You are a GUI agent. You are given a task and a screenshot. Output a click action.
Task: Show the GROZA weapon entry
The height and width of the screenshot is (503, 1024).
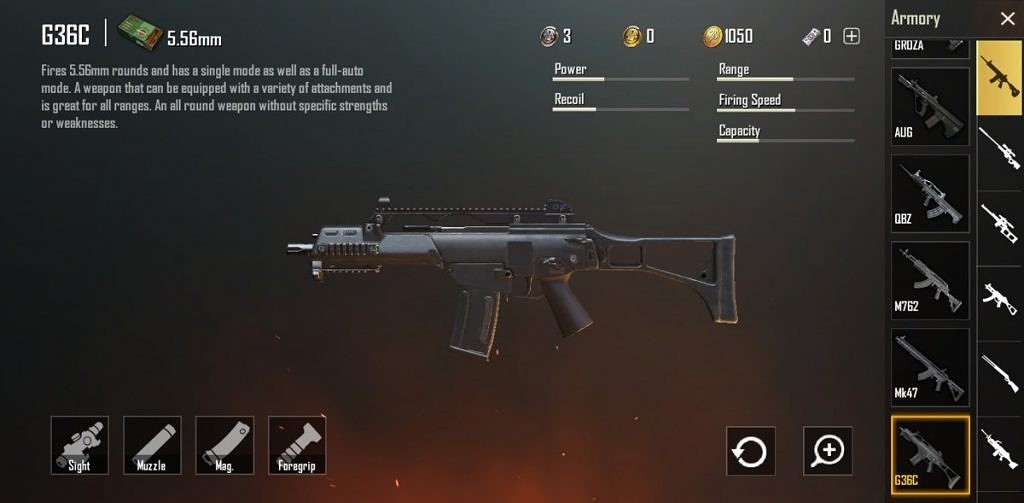(x=930, y=46)
